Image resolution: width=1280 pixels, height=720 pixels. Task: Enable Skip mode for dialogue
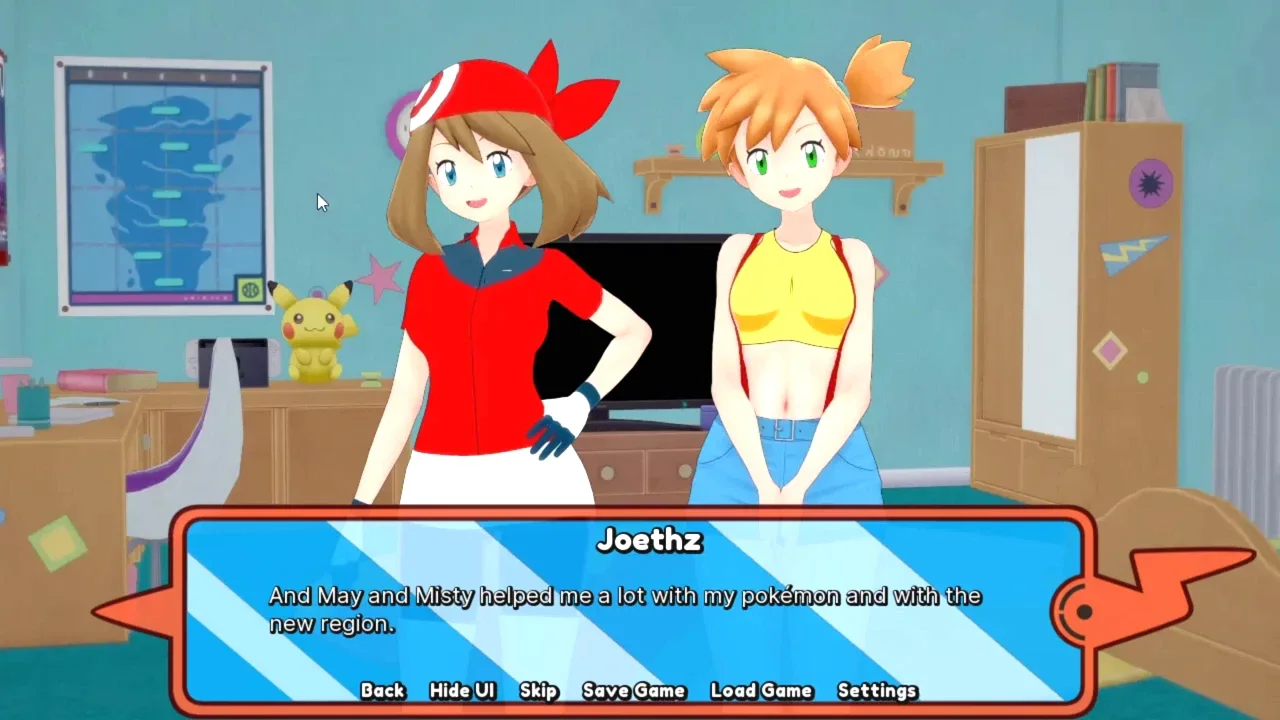click(537, 690)
